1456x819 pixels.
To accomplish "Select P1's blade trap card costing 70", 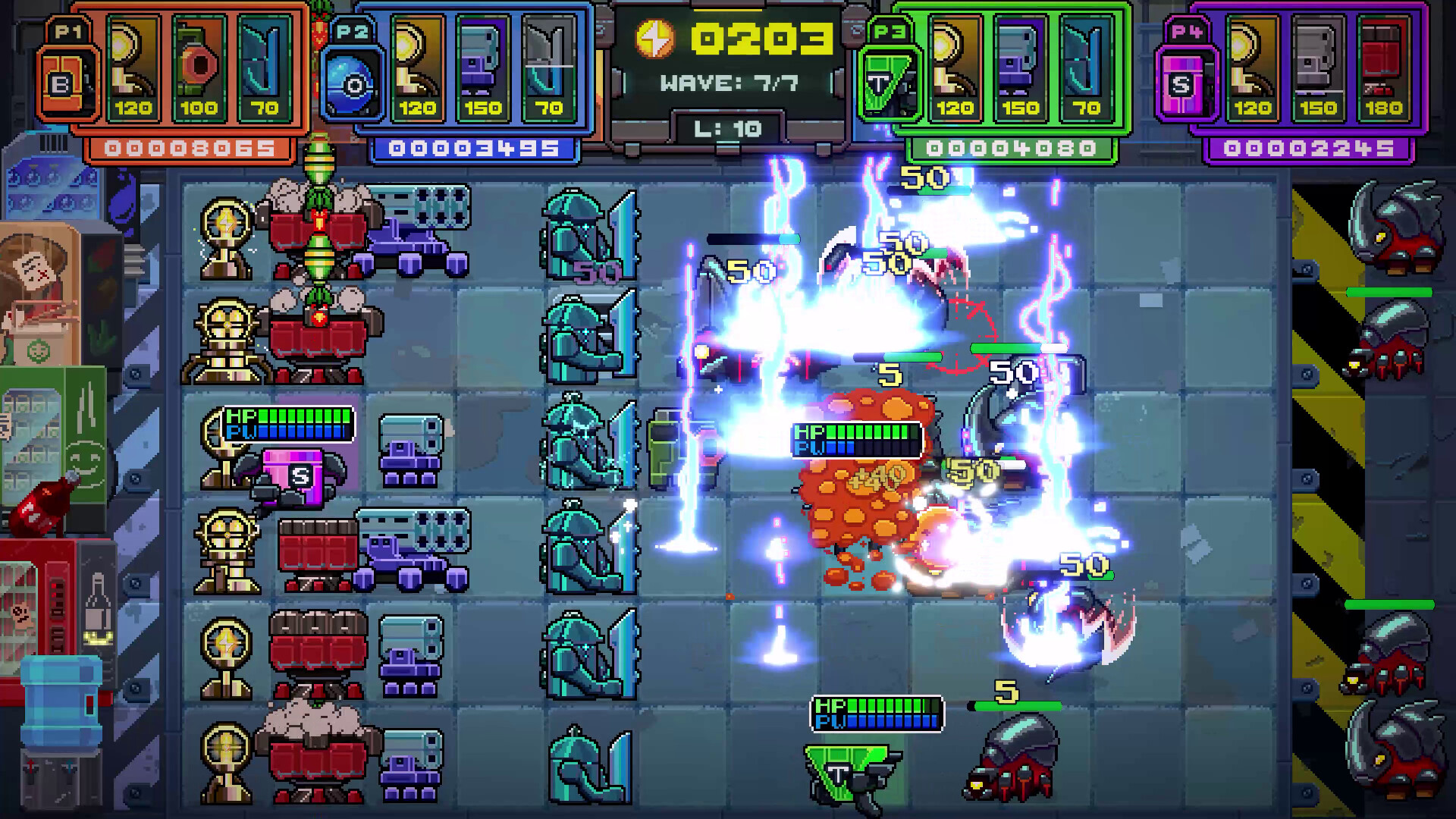I will pyautogui.click(x=262, y=64).
